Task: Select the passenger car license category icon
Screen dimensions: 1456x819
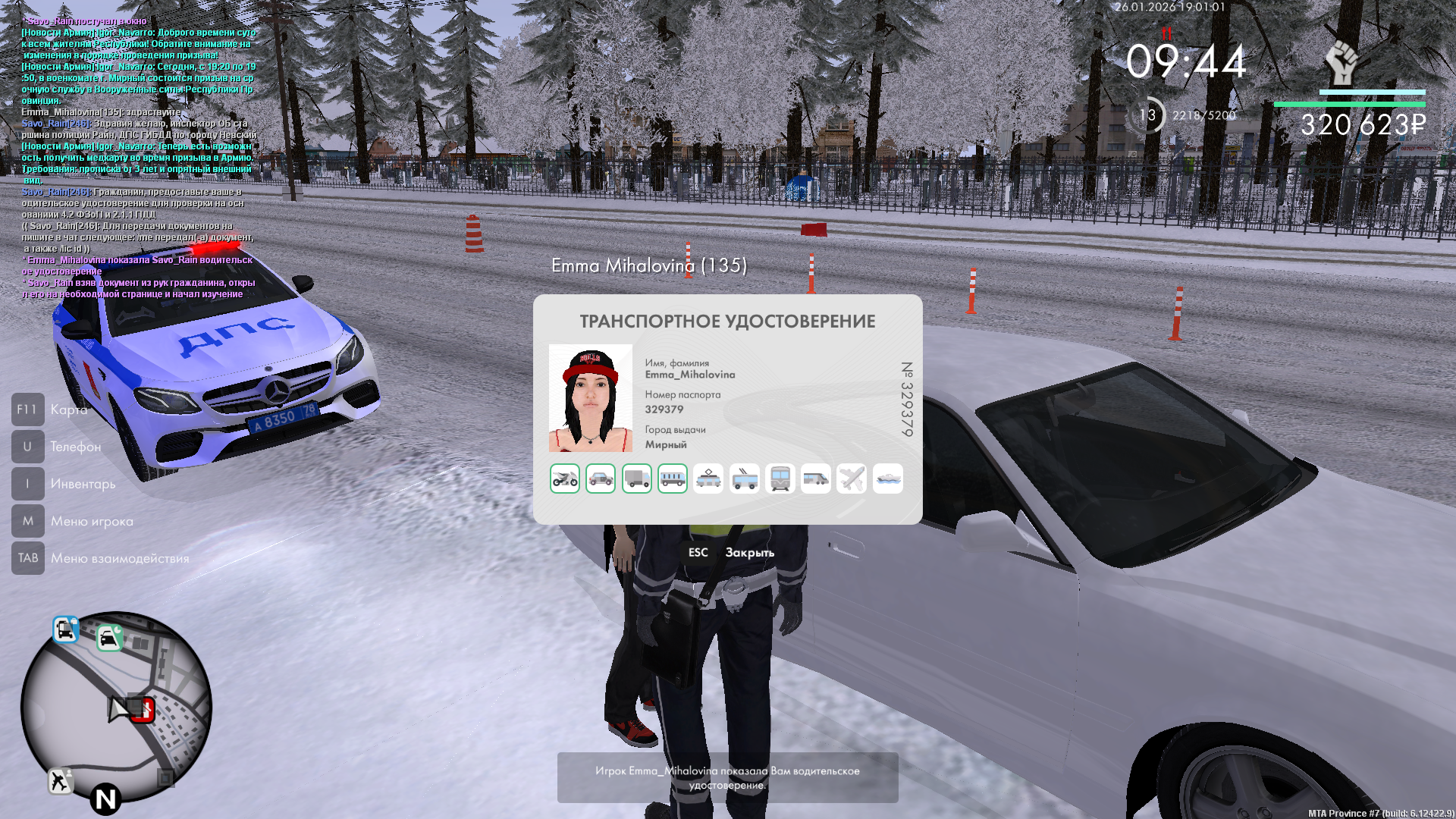Action: pyautogui.click(x=601, y=479)
